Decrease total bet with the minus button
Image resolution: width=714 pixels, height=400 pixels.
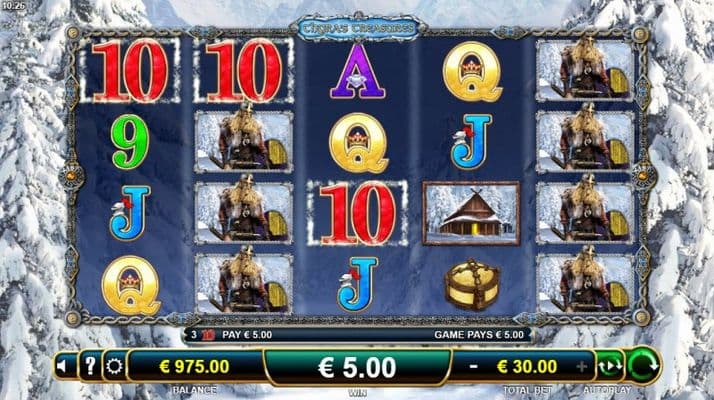point(472,366)
